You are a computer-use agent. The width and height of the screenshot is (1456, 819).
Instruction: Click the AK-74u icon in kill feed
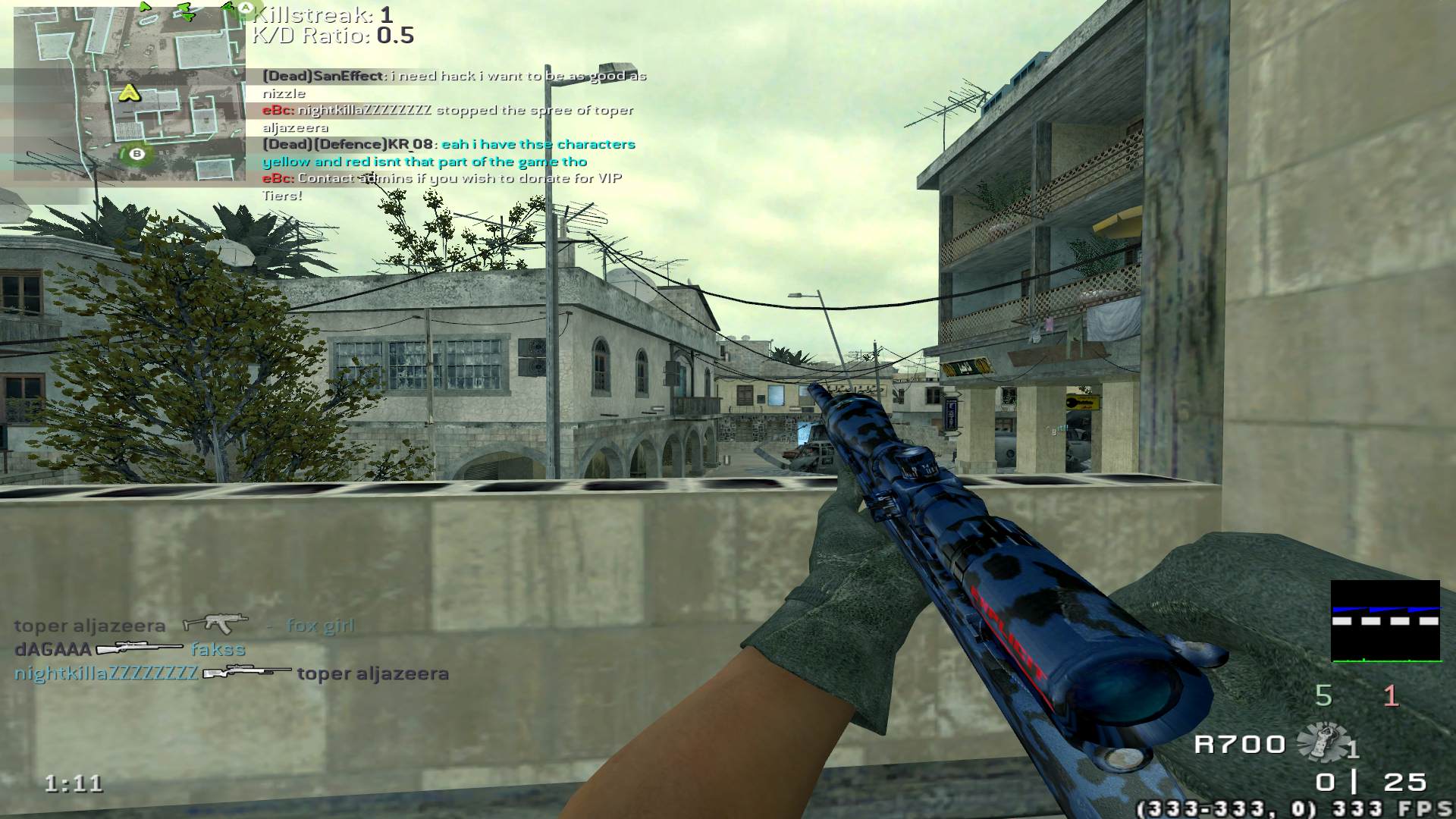[215, 624]
